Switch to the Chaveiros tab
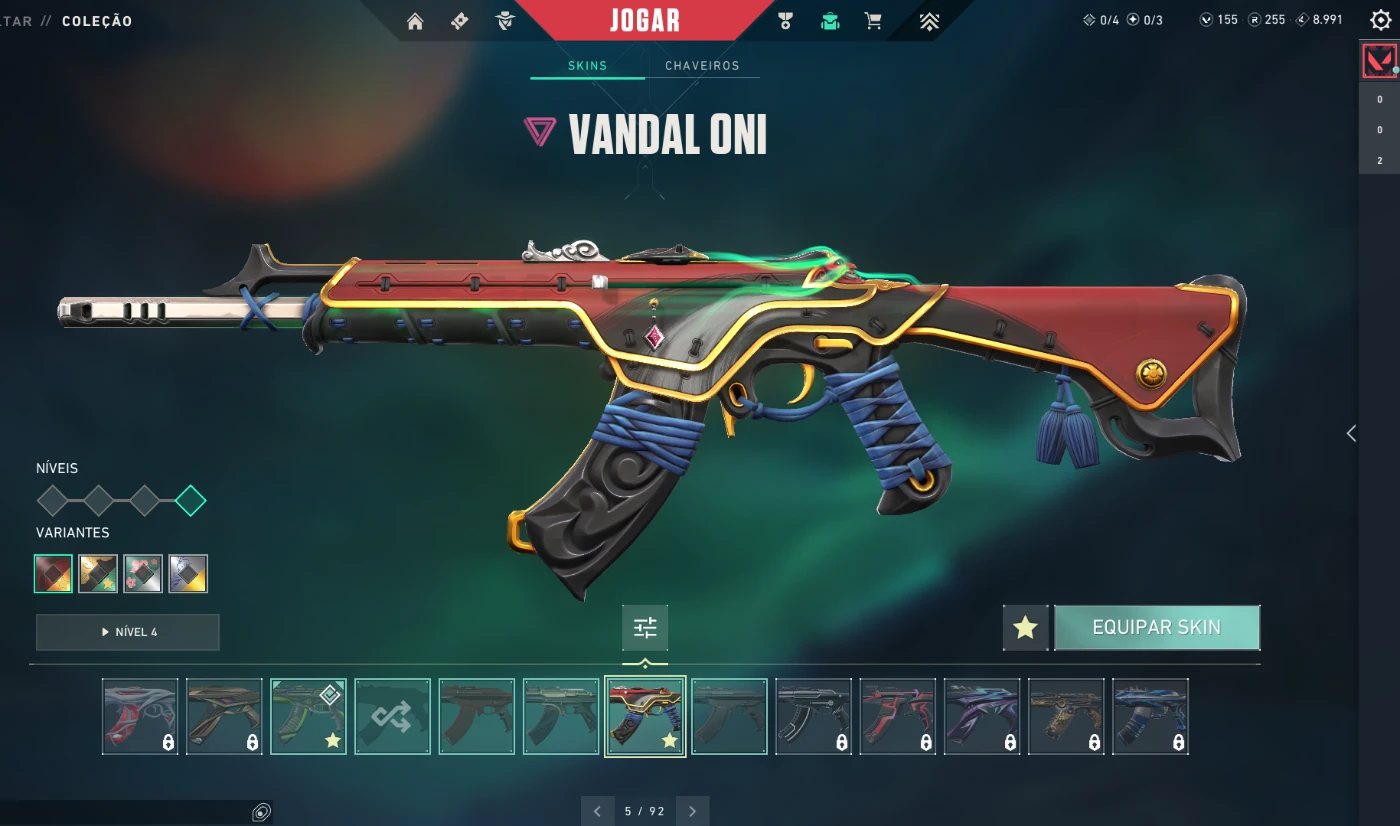The height and width of the screenshot is (826, 1400). tap(702, 66)
